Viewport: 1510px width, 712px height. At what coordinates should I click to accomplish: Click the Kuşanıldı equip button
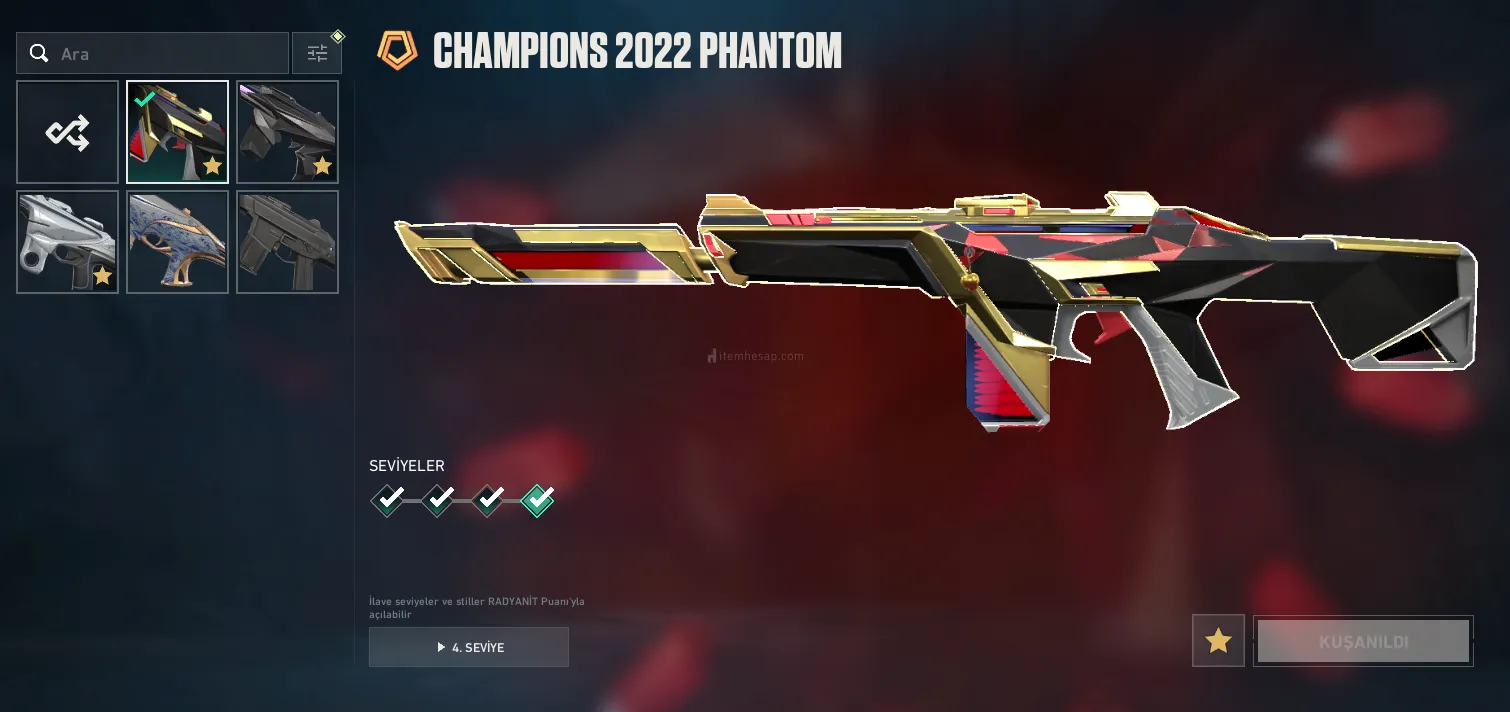1363,641
